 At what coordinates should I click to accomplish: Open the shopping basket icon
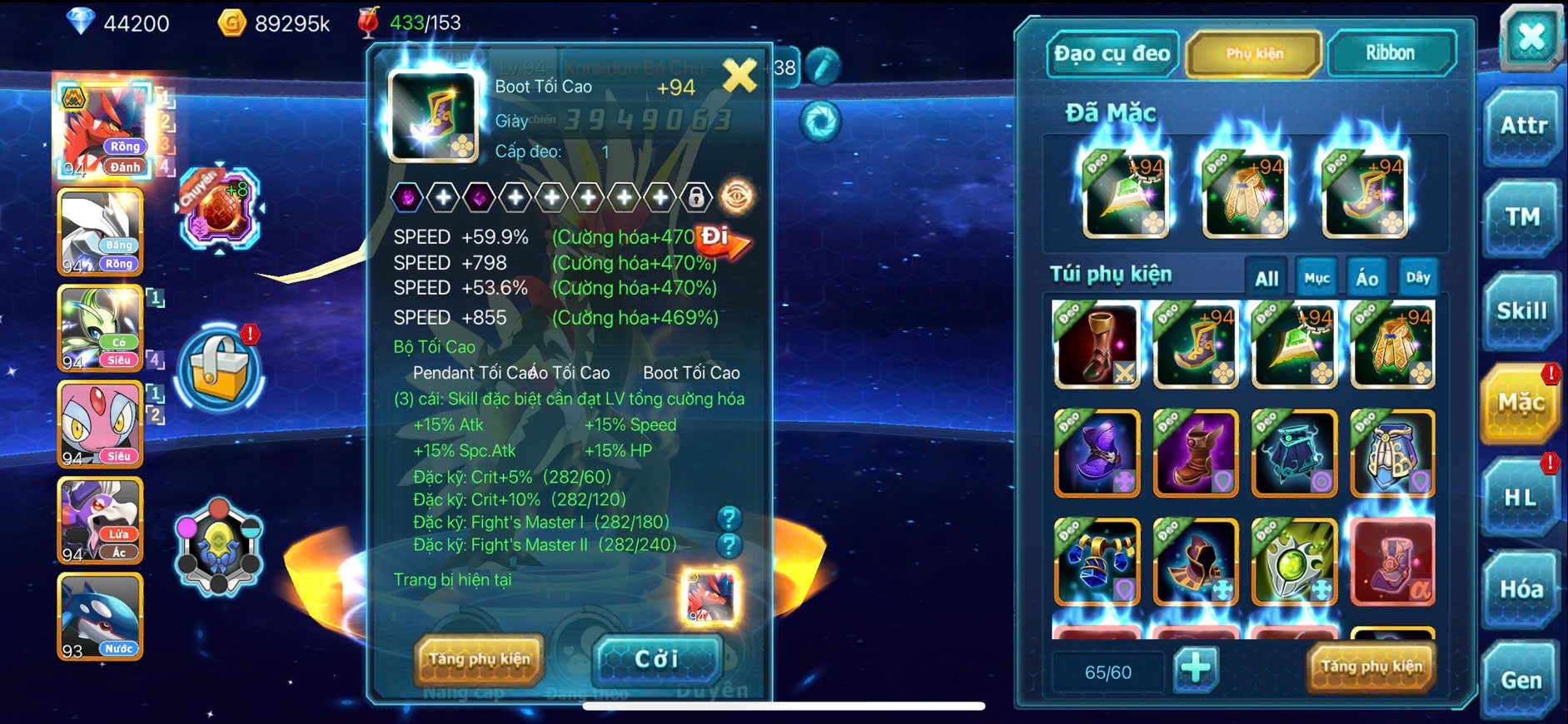(220, 369)
